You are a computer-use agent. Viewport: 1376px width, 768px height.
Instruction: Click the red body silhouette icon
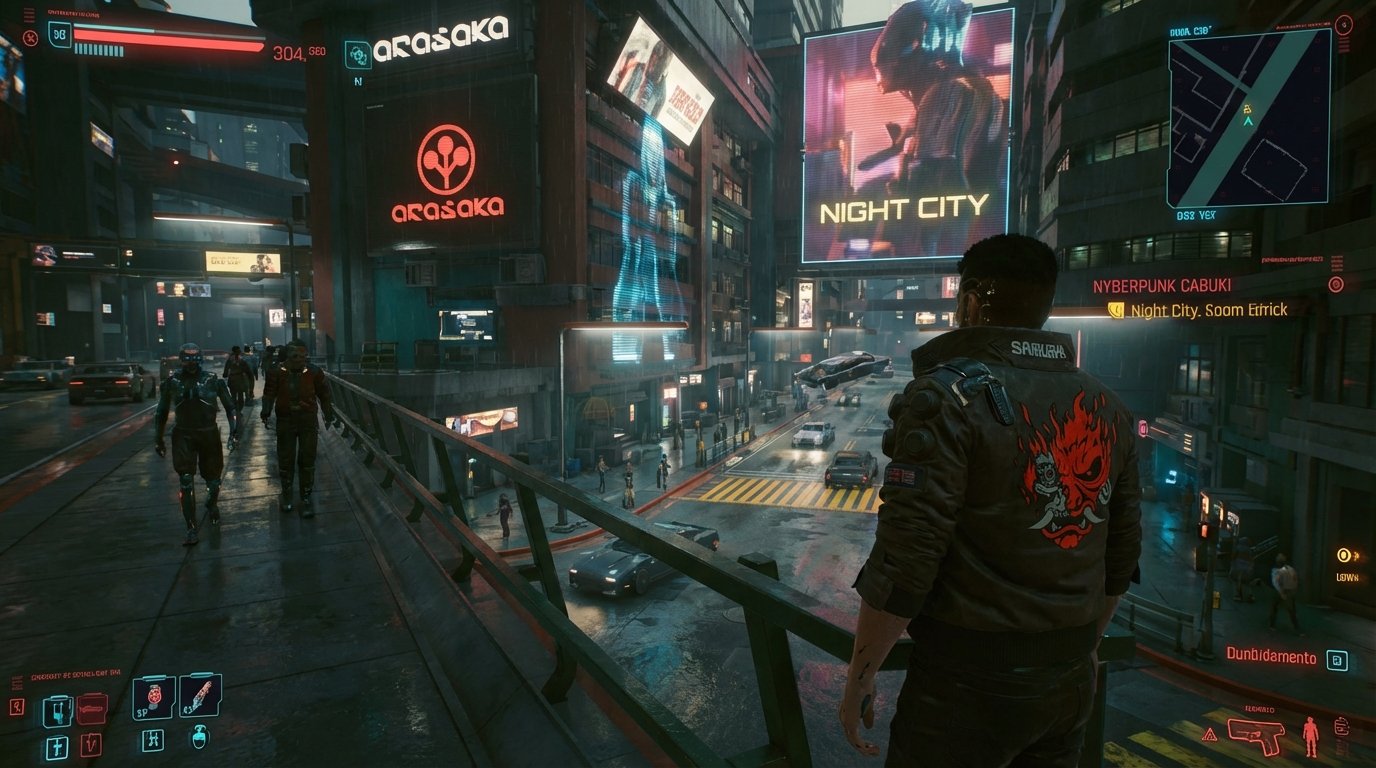pos(1310,736)
